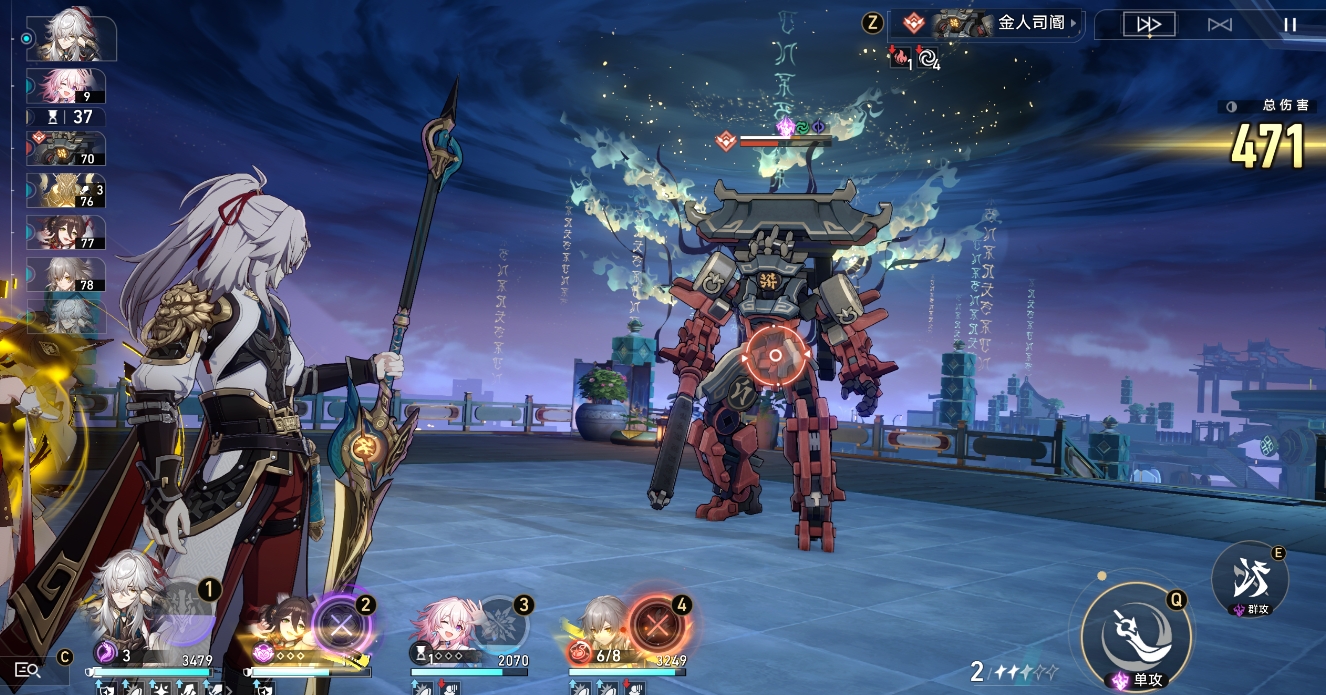Pause the battle
The width and height of the screenshot is (1326, 695).
click(1290, 25)
